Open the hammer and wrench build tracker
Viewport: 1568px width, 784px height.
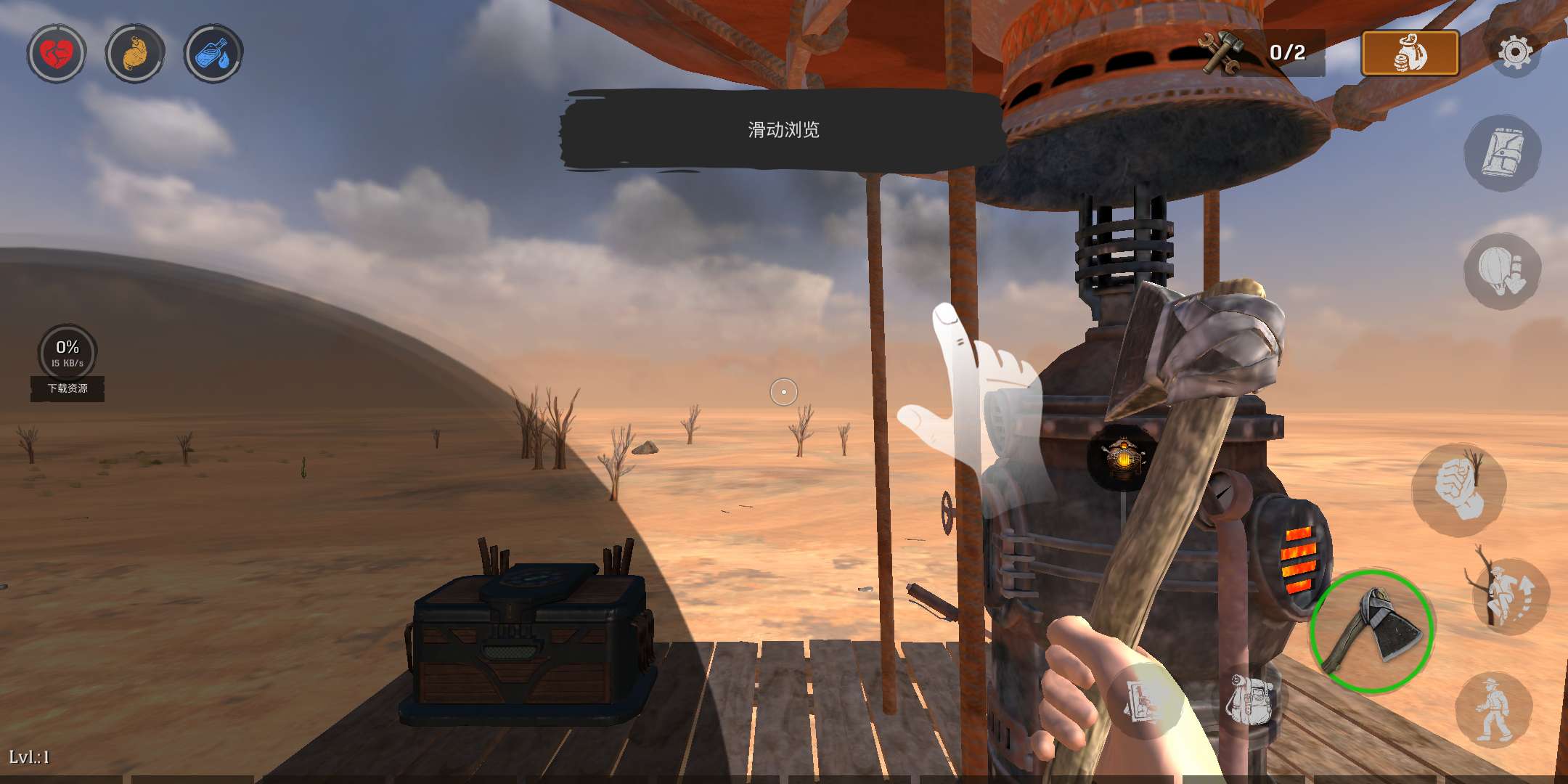pyautogui.click(x=1262, y=52)
